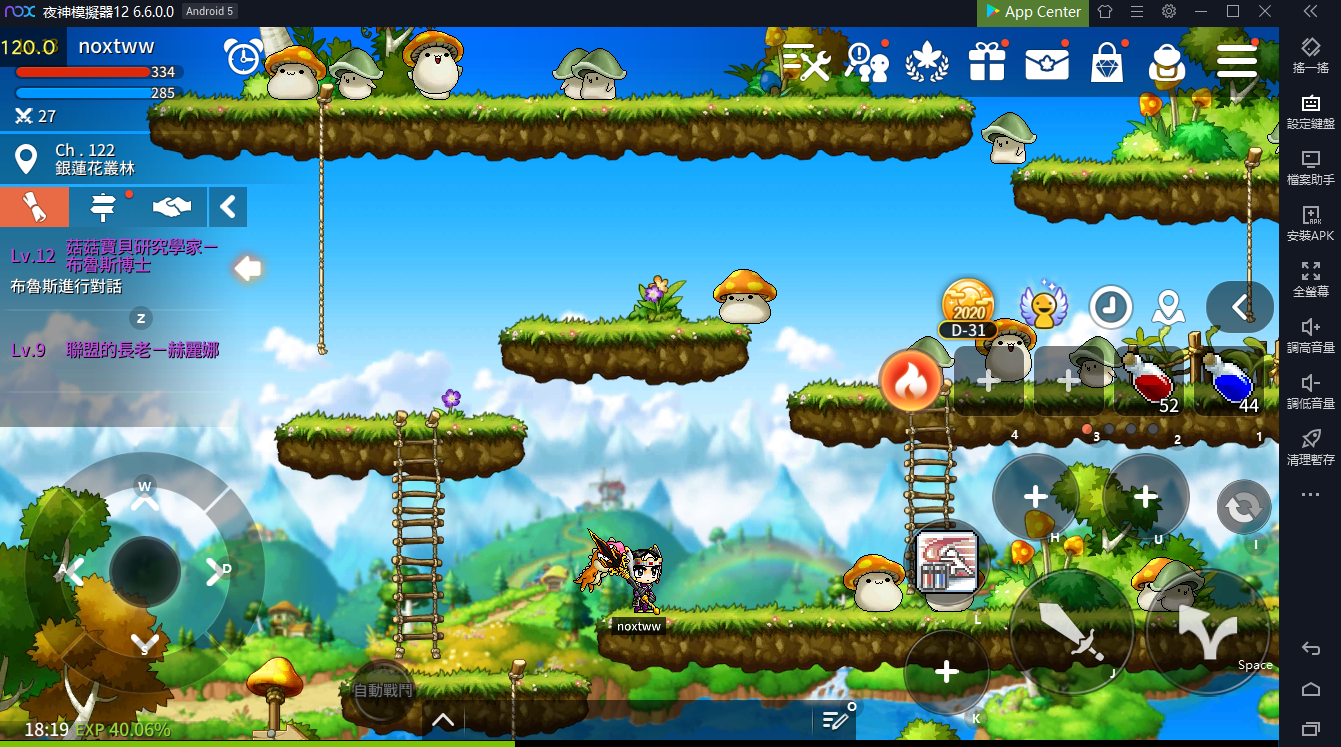Open the gift box rewards

point(987,63)
